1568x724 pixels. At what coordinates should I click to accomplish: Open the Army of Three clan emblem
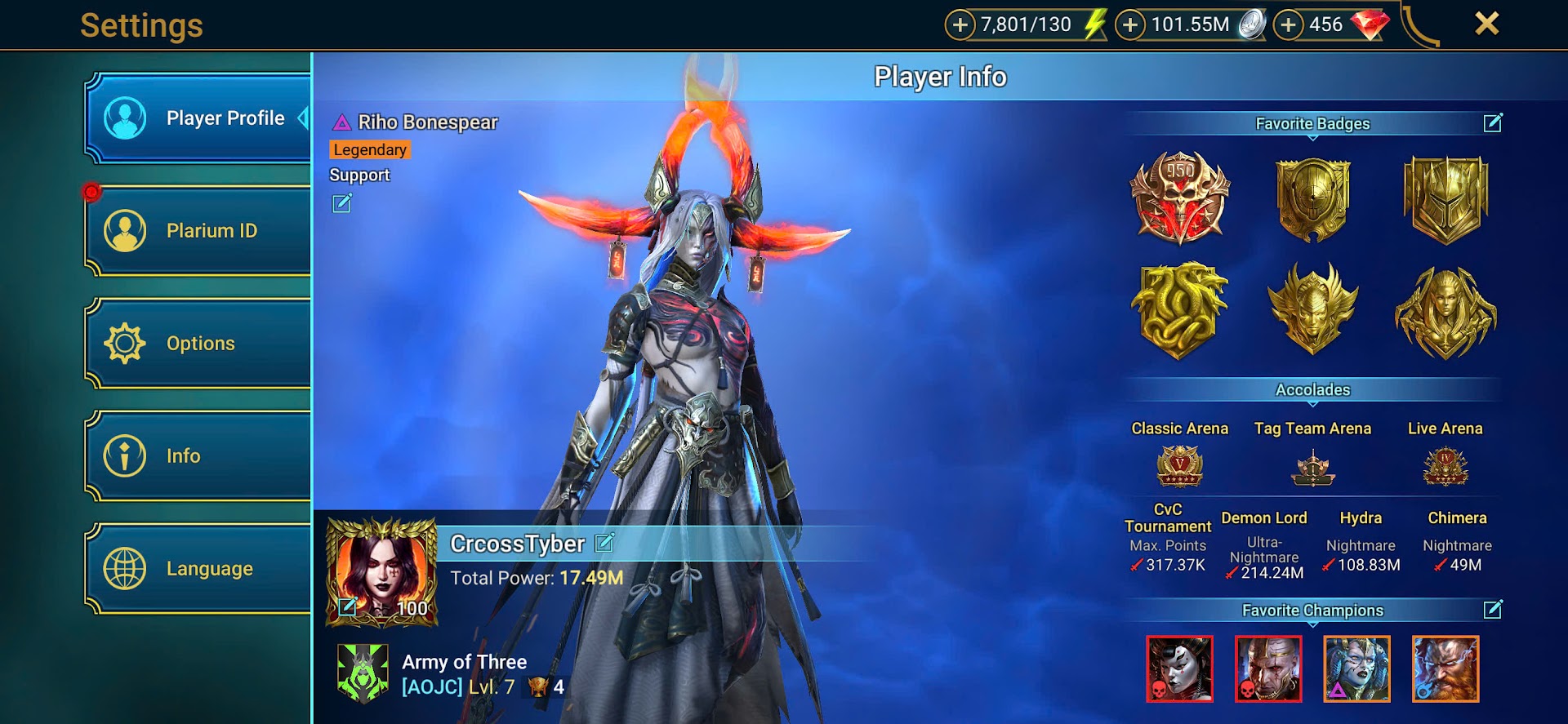363,673
